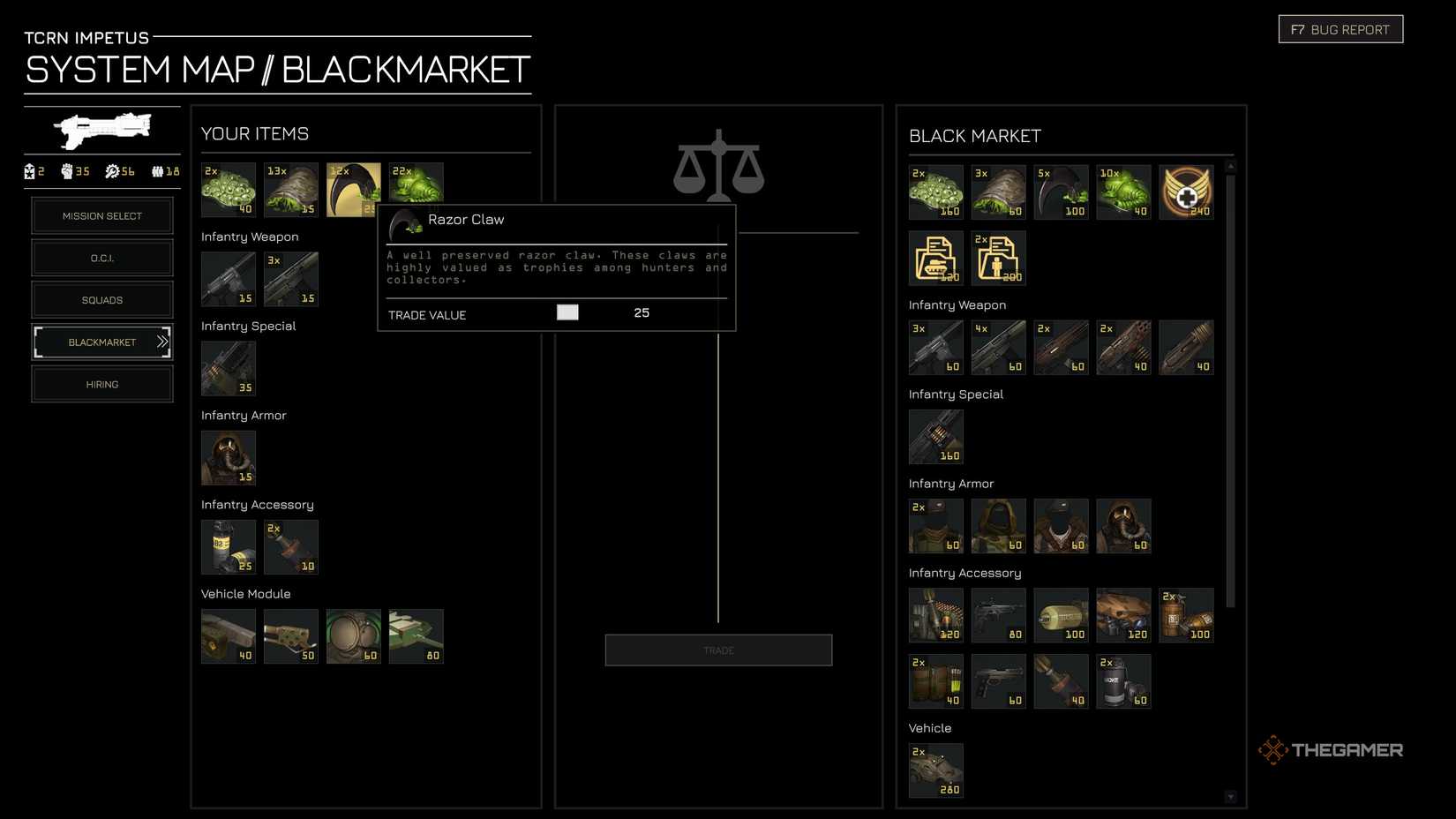Image resolution: width=1456 pixels, height=819 pixels.
Task: Click the Trade Value selector box in the tooltip
Action: pyautogui.click(x=568, y=312)
